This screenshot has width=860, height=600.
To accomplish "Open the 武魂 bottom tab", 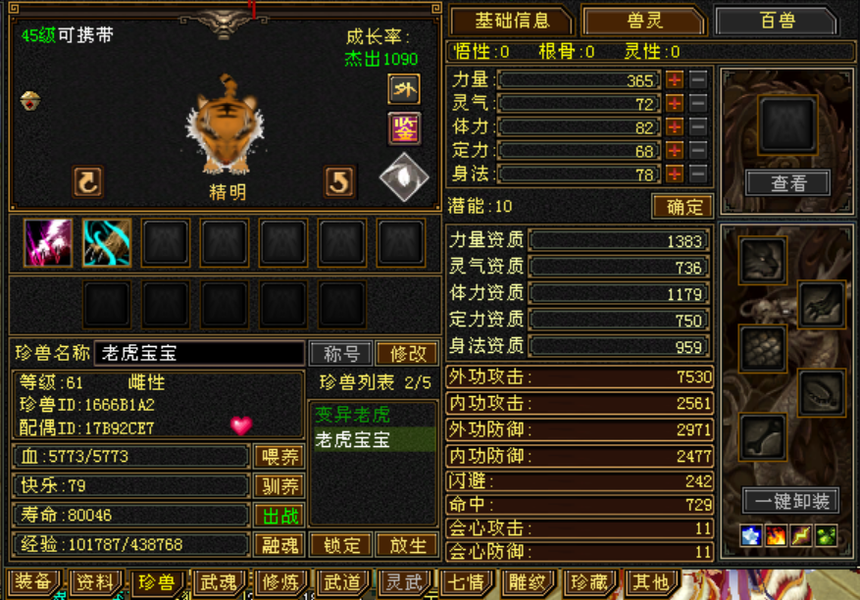I will coord(217,582).
